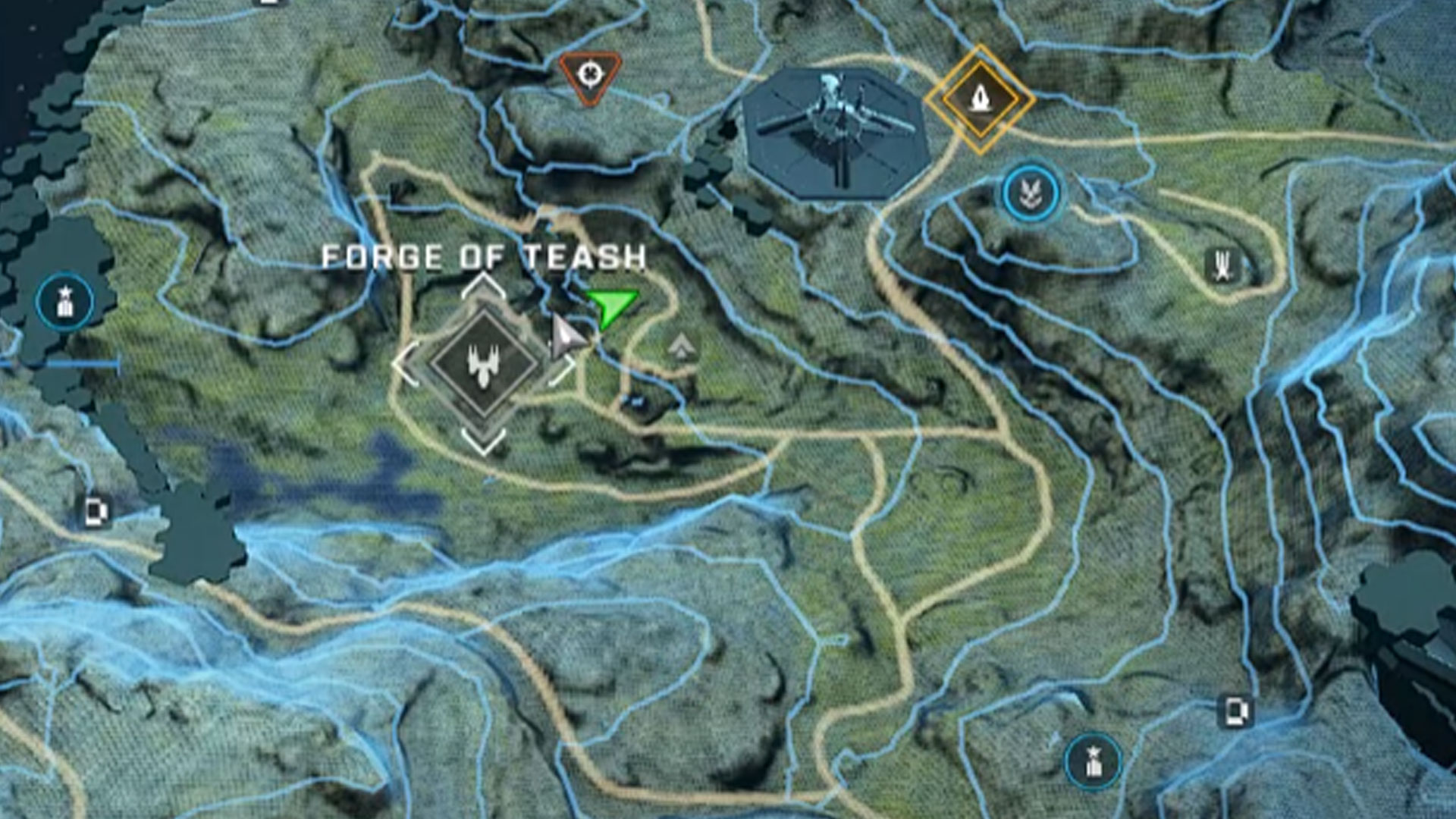This screenshot has width=1456, height=819.
Task: Click the white map cursor pointer
Action: click(565, 334)
